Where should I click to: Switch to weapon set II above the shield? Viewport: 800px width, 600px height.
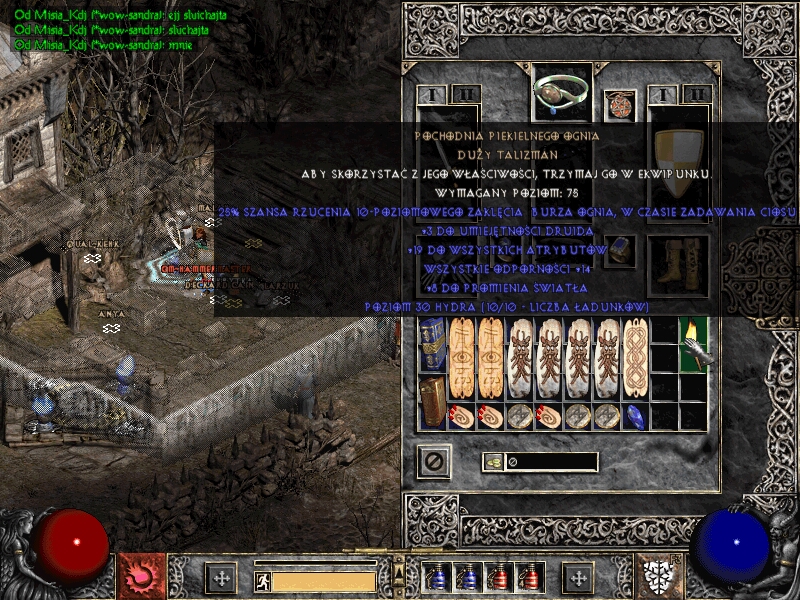(697, 95)
